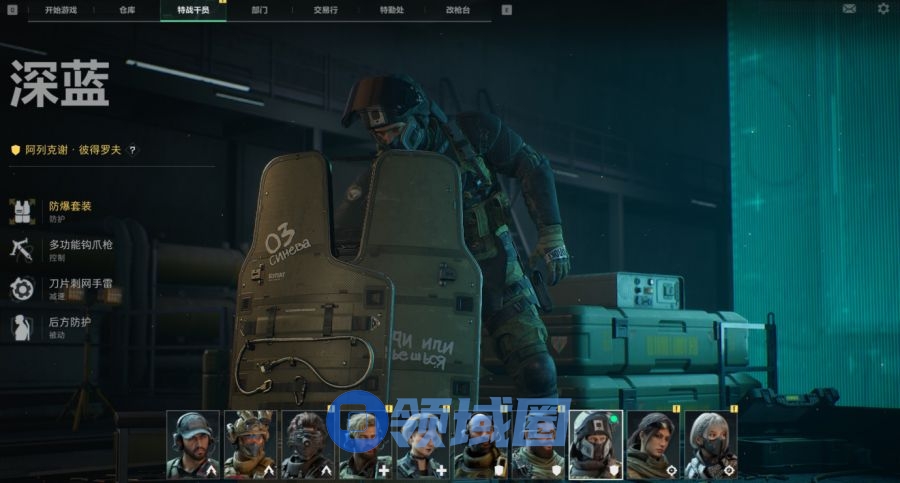
Task: Select the blond-haired operator portrait
Action: click(365, 444)
